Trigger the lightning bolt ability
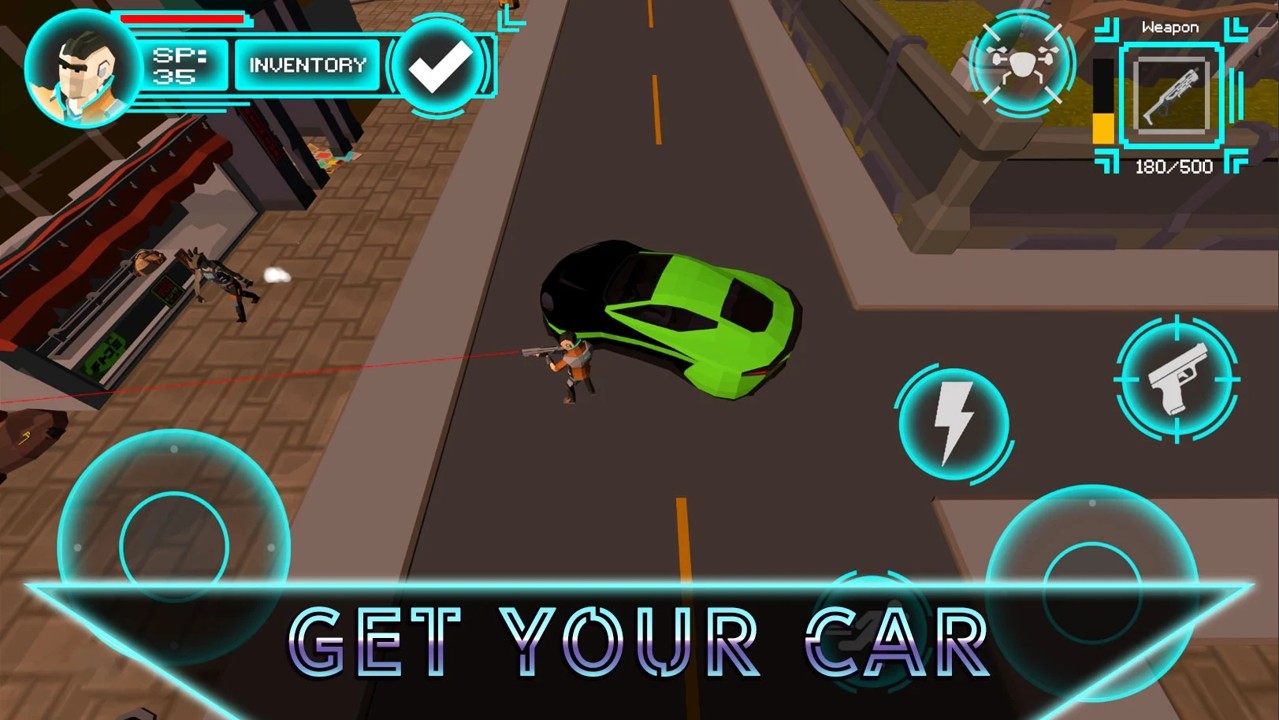Viewport: 1279px width, 720px height. point(952,421)
